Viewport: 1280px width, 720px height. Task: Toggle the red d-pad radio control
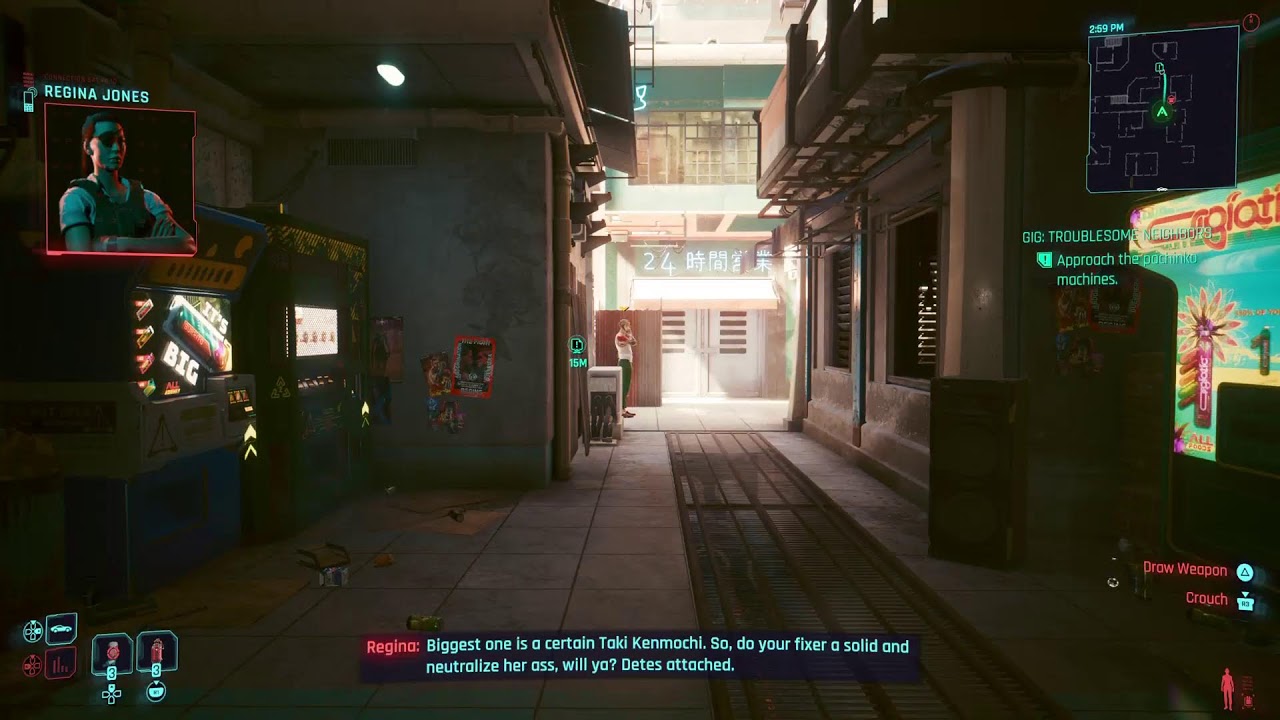[x=32, y=665]
